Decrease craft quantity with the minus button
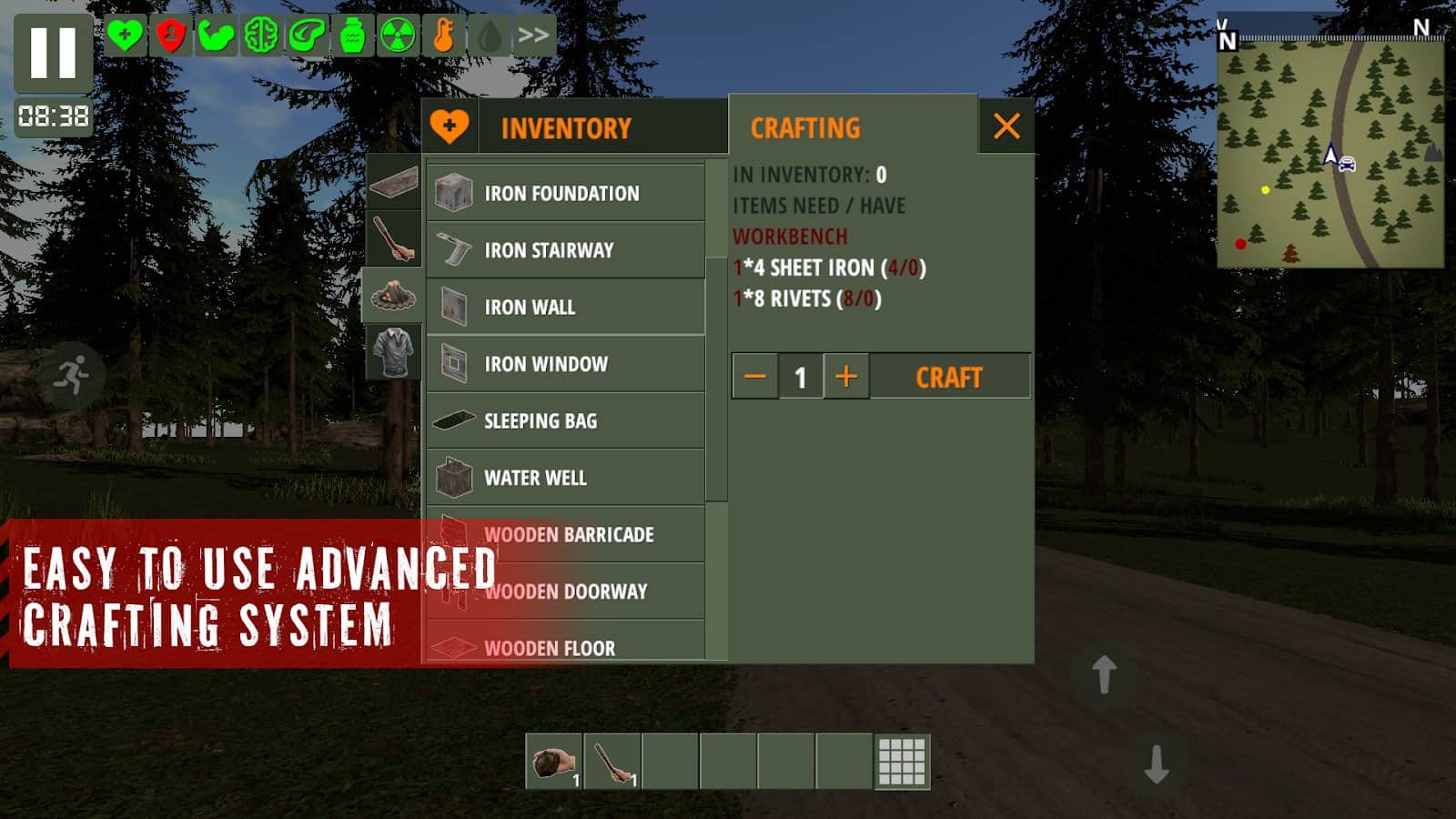Viewport: 1456px width, 819px height. 755,377
